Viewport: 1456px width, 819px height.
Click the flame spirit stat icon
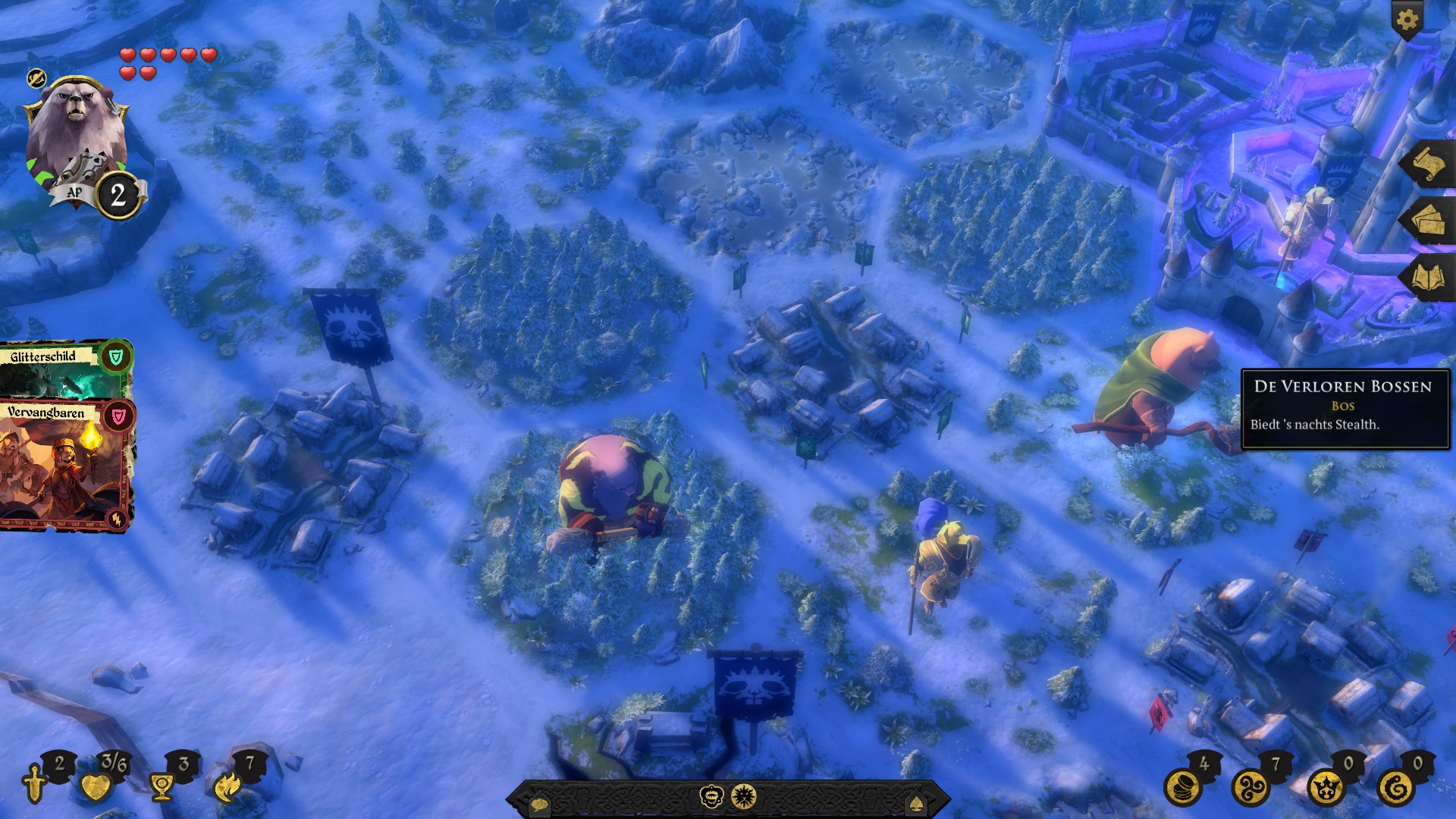pyautogui.click(x=227, y=787)
